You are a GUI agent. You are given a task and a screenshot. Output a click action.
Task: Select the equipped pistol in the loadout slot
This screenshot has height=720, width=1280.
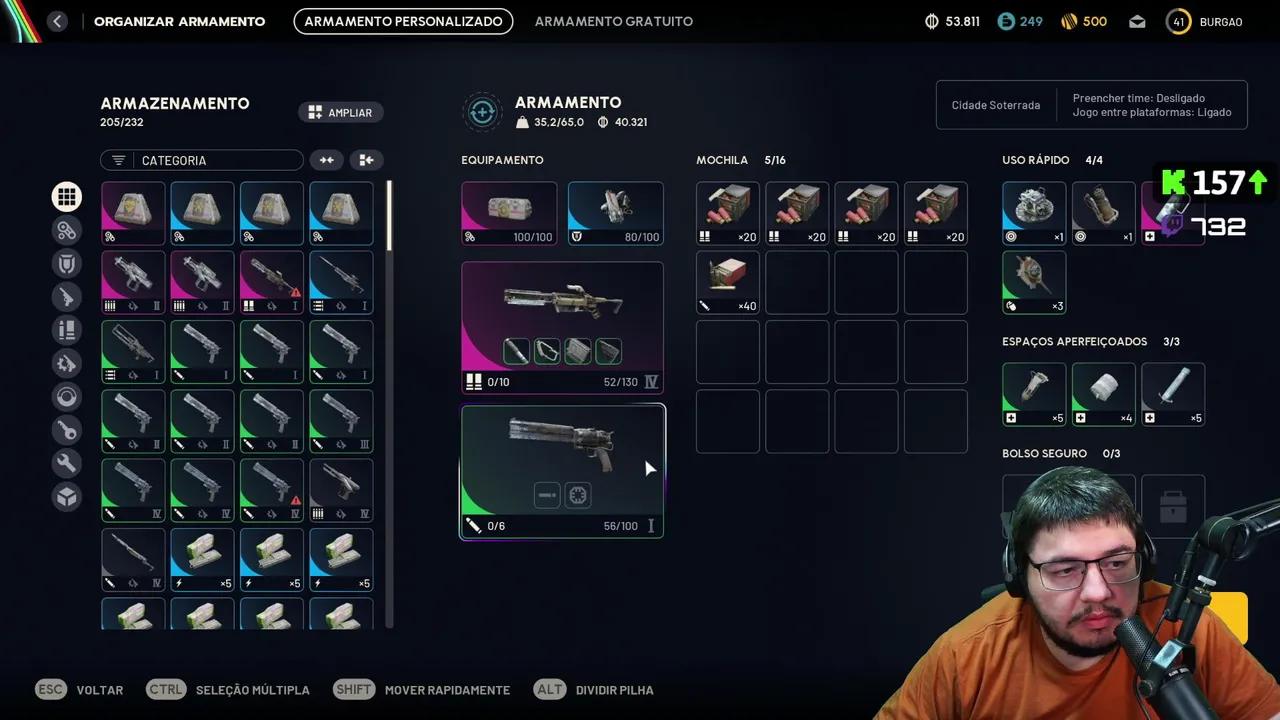click(562, 455)
